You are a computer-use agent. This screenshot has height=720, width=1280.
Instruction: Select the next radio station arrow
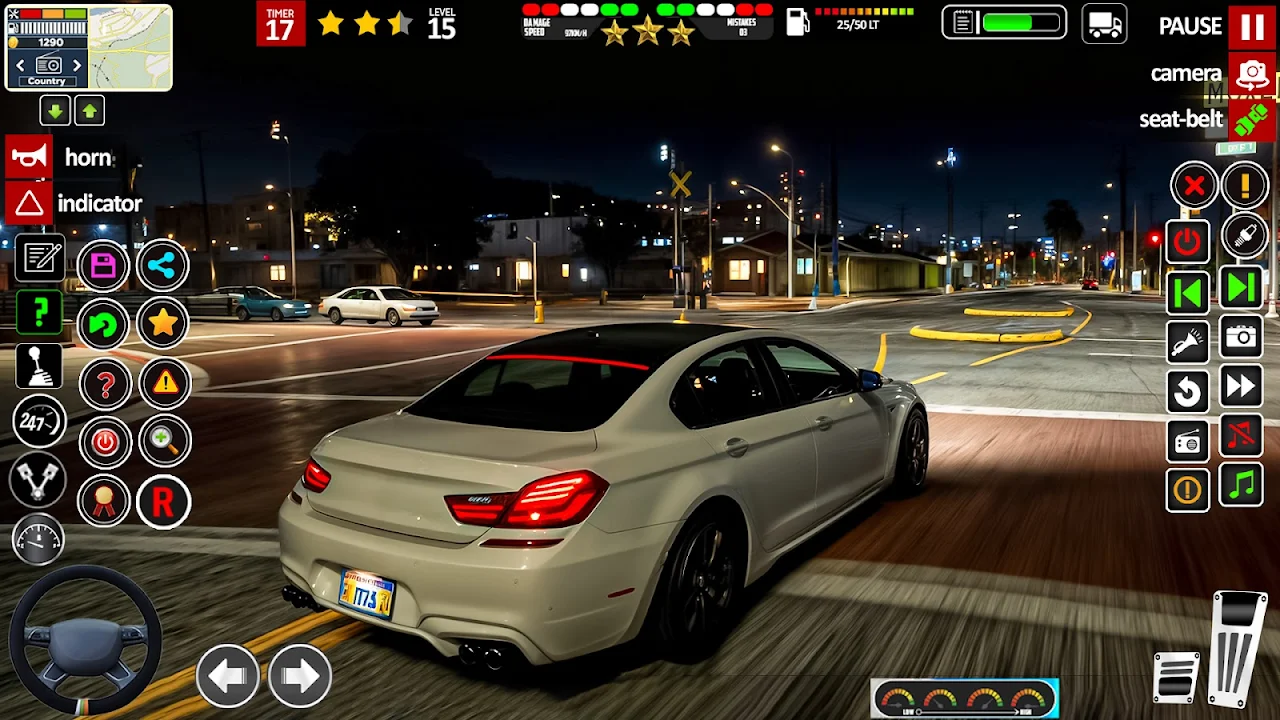77,66
